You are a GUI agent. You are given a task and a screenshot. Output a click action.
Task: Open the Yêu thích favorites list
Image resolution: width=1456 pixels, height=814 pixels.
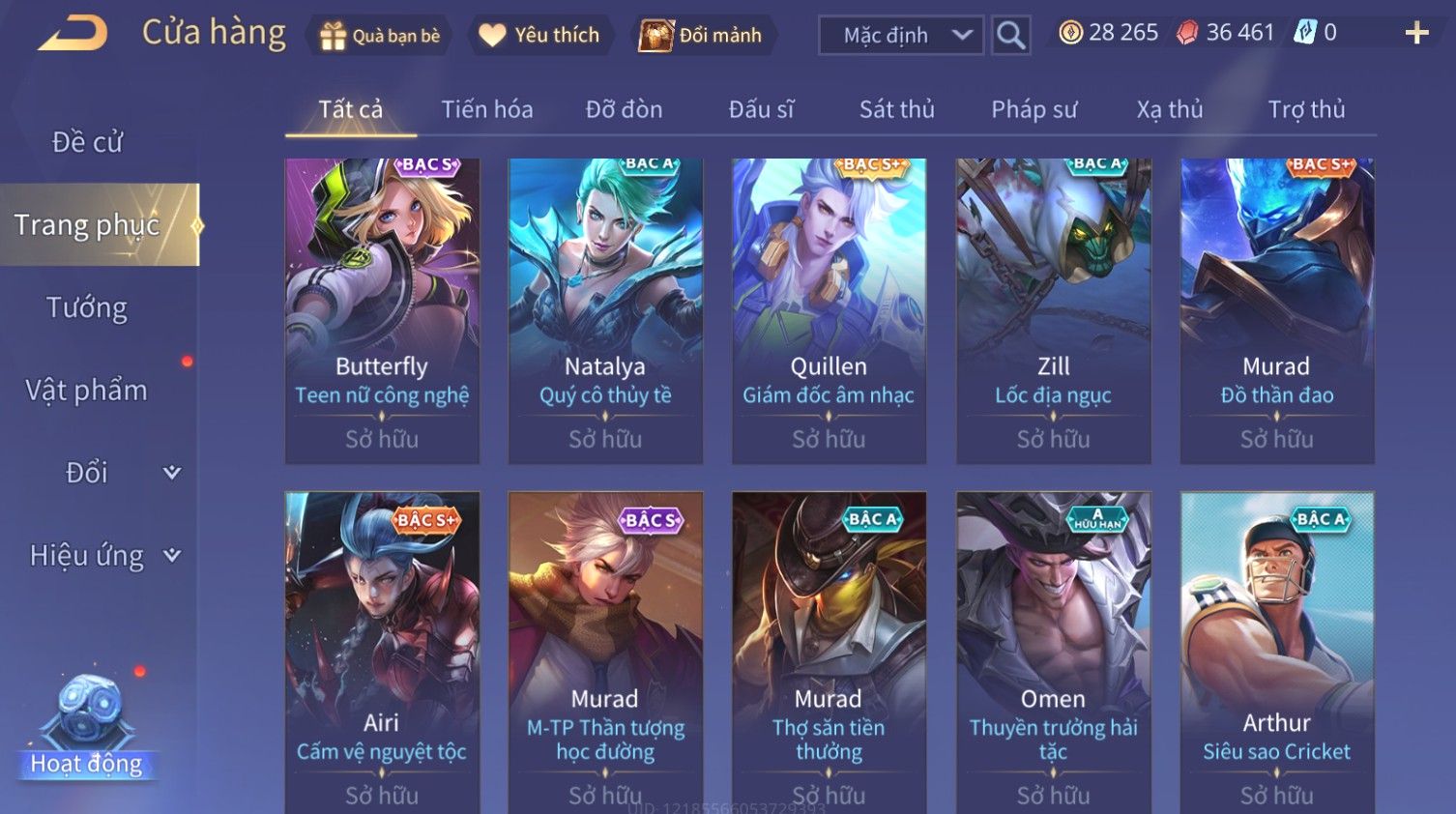click(x=539, y=36)
